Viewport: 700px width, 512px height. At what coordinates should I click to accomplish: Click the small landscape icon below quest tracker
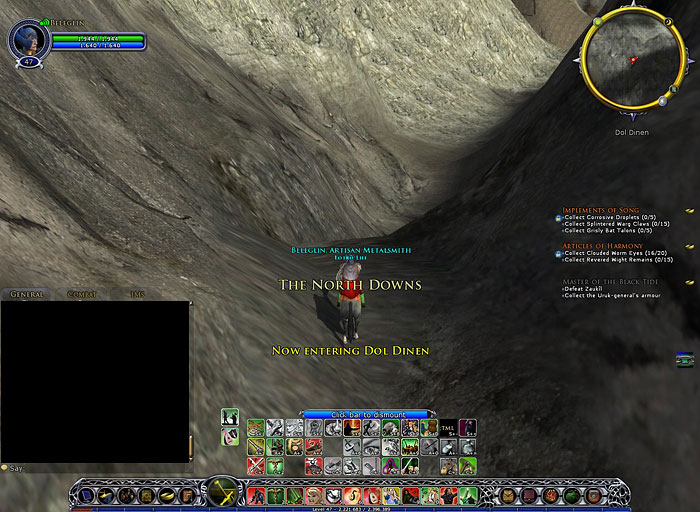tap(684, 360)
